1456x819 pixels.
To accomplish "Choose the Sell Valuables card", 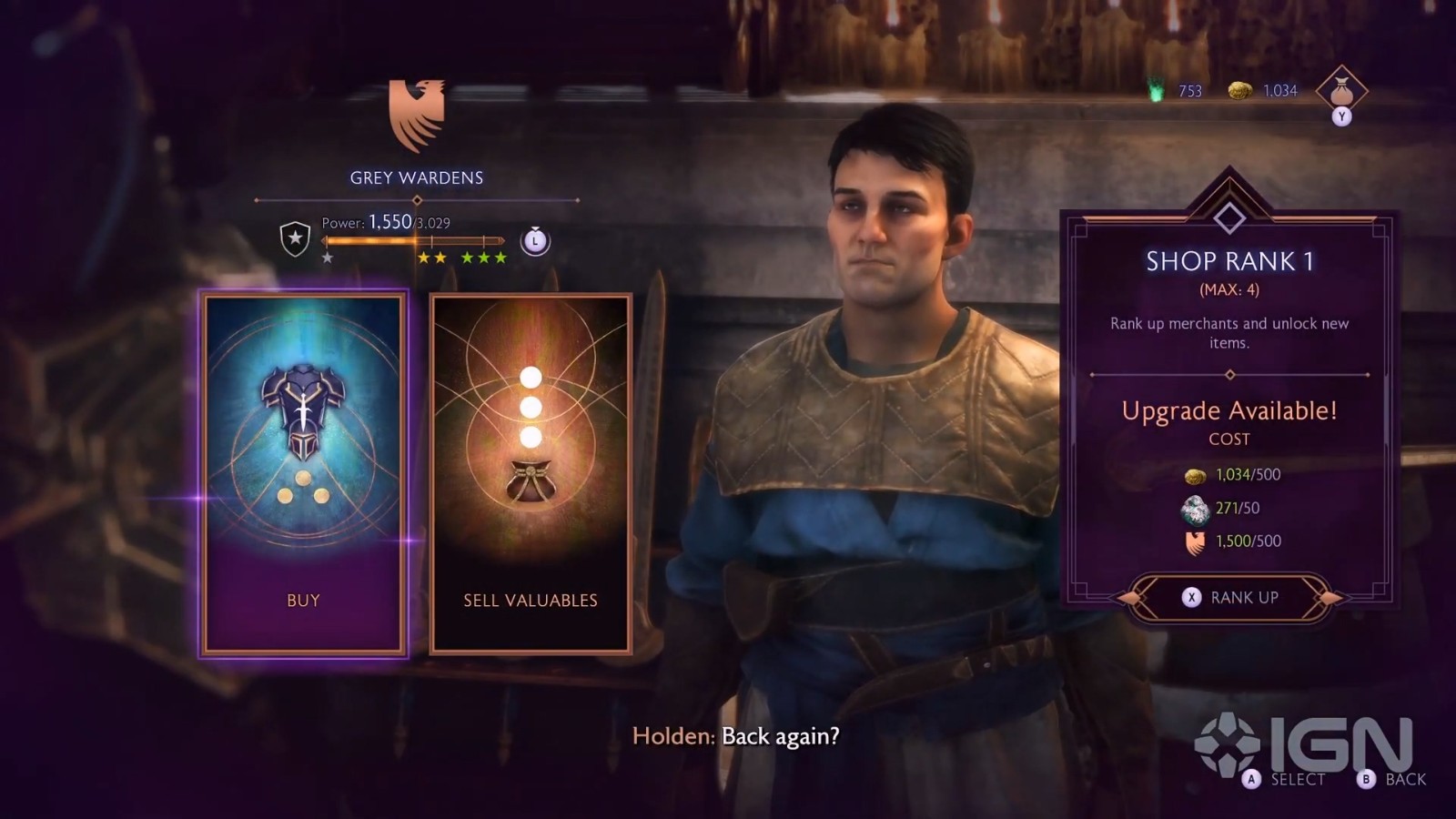I will [x=531, y=473].
